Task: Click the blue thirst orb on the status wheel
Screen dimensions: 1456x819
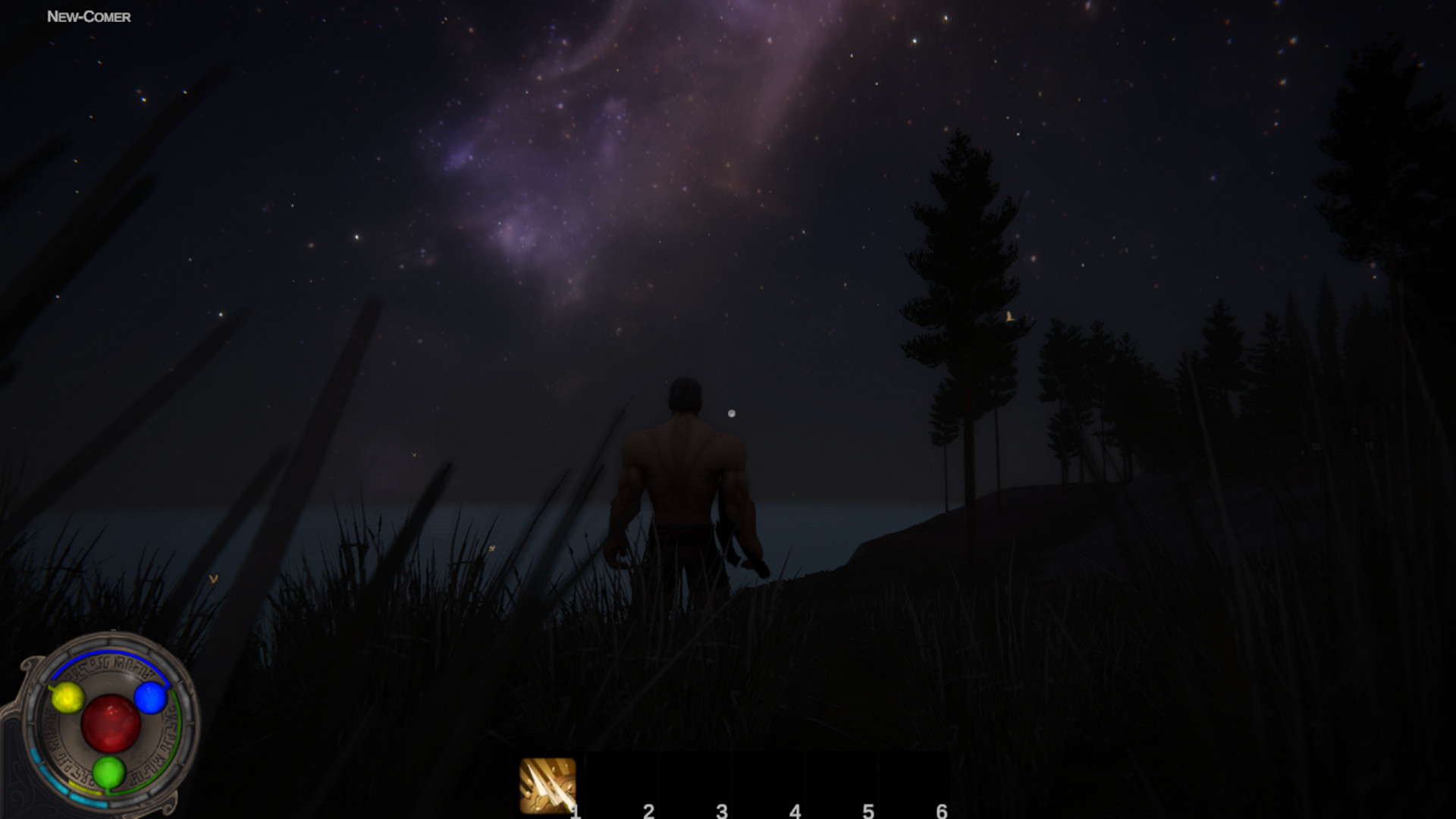Action: click(150, 698)
